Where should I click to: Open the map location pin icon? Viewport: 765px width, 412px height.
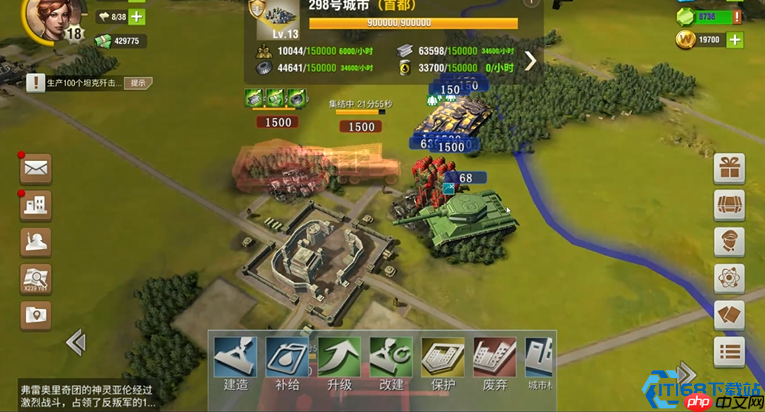tap(36, 315)
